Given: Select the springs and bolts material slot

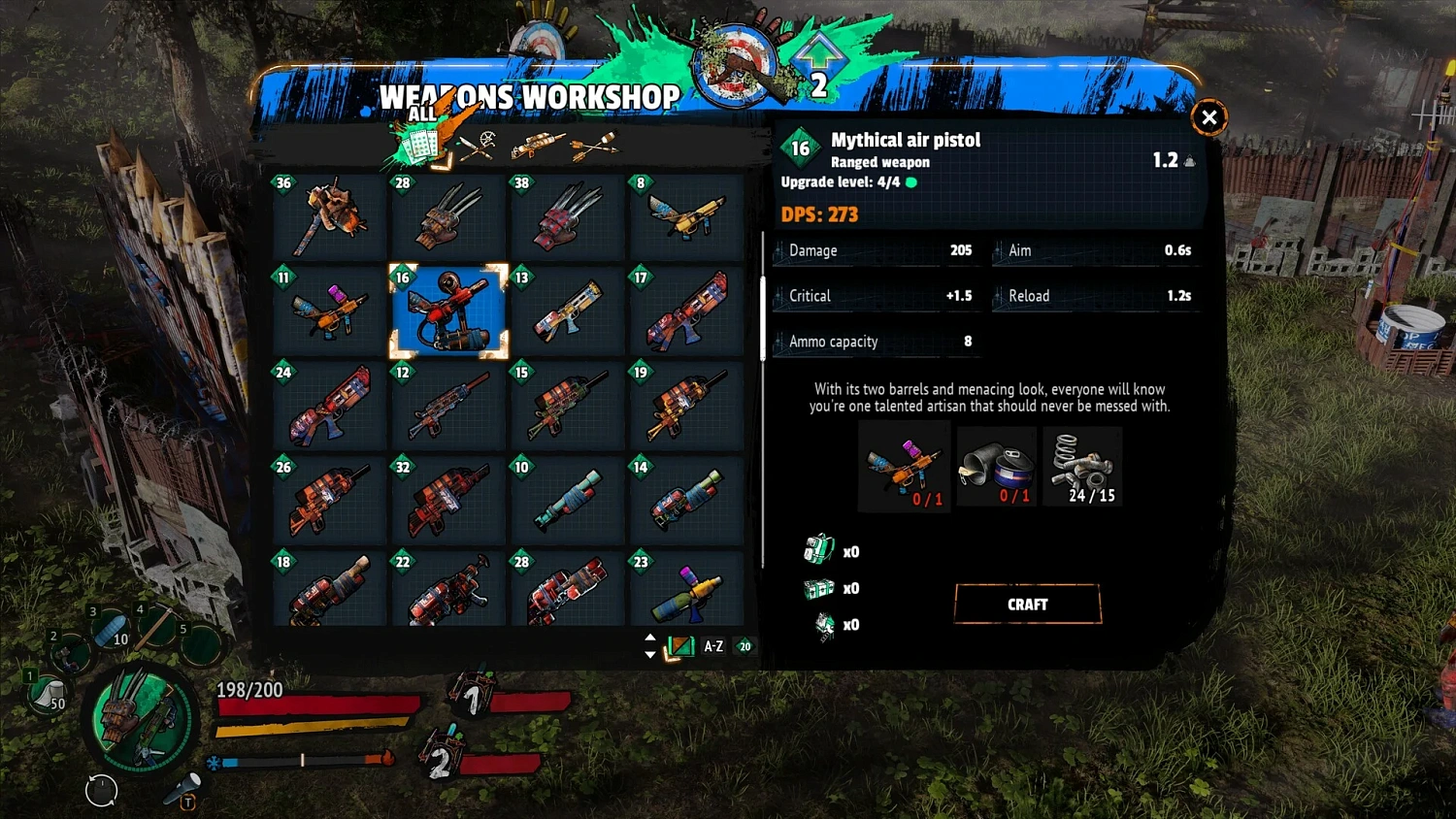Looking at the screenshot, I should pyautogui.click(x=1082, y=467).
